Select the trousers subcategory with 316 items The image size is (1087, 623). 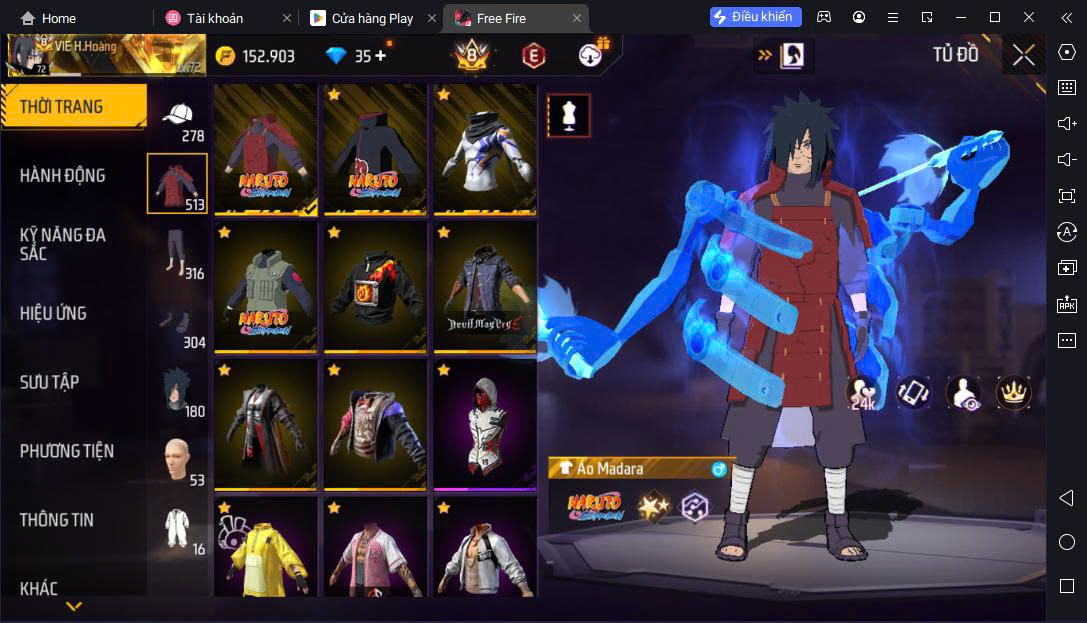(x=177, y=255)
